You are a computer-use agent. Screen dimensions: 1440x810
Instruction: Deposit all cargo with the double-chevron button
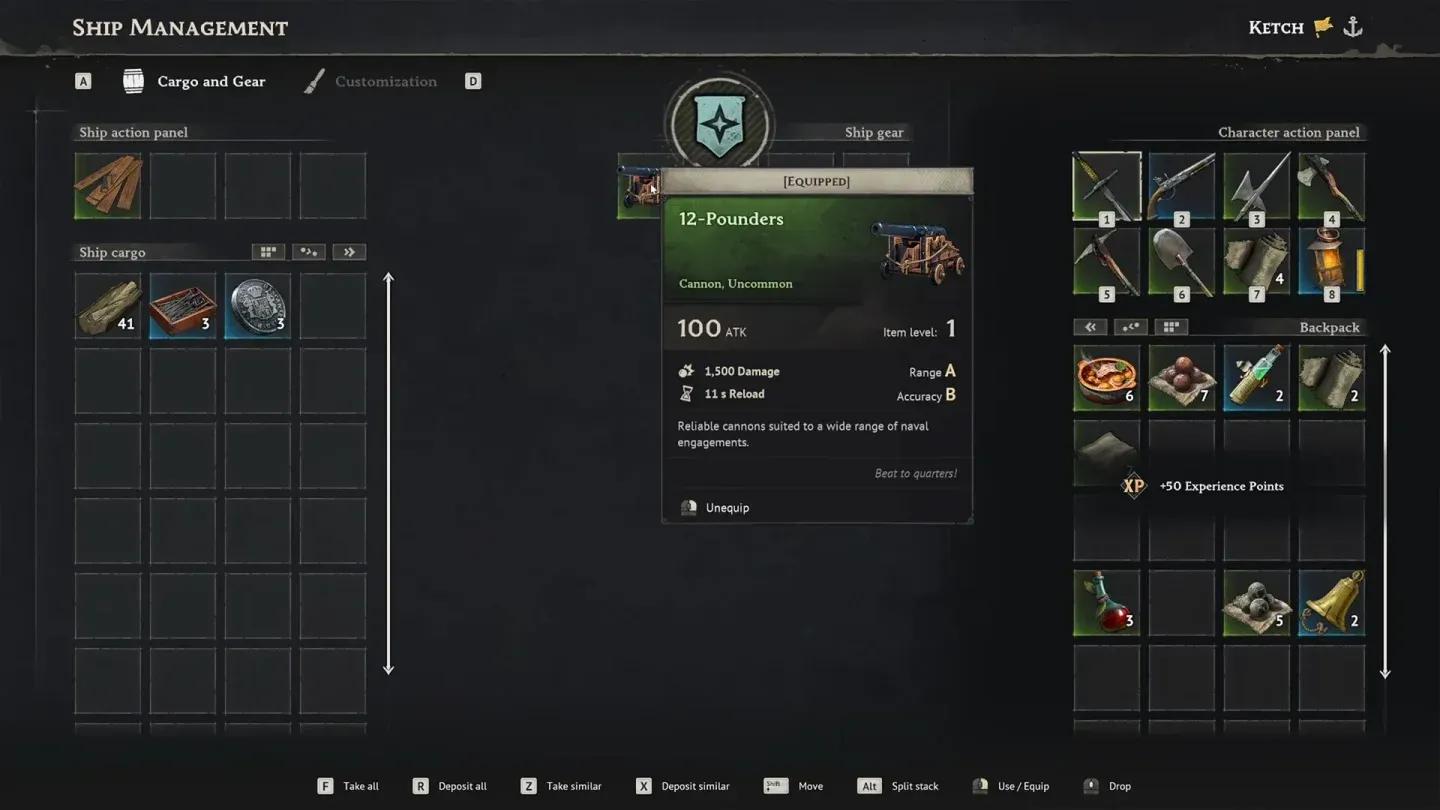click(349, 251)
